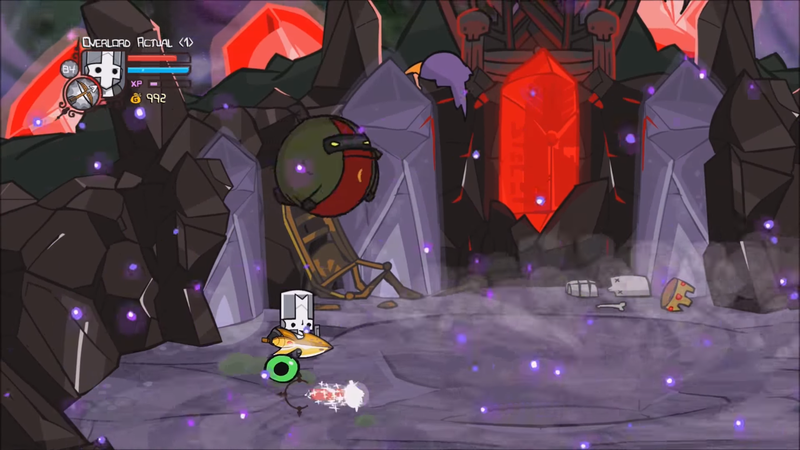800x450 pixels.
Task: Click the gray knight player portrait
Action: (x=102, y=72)
